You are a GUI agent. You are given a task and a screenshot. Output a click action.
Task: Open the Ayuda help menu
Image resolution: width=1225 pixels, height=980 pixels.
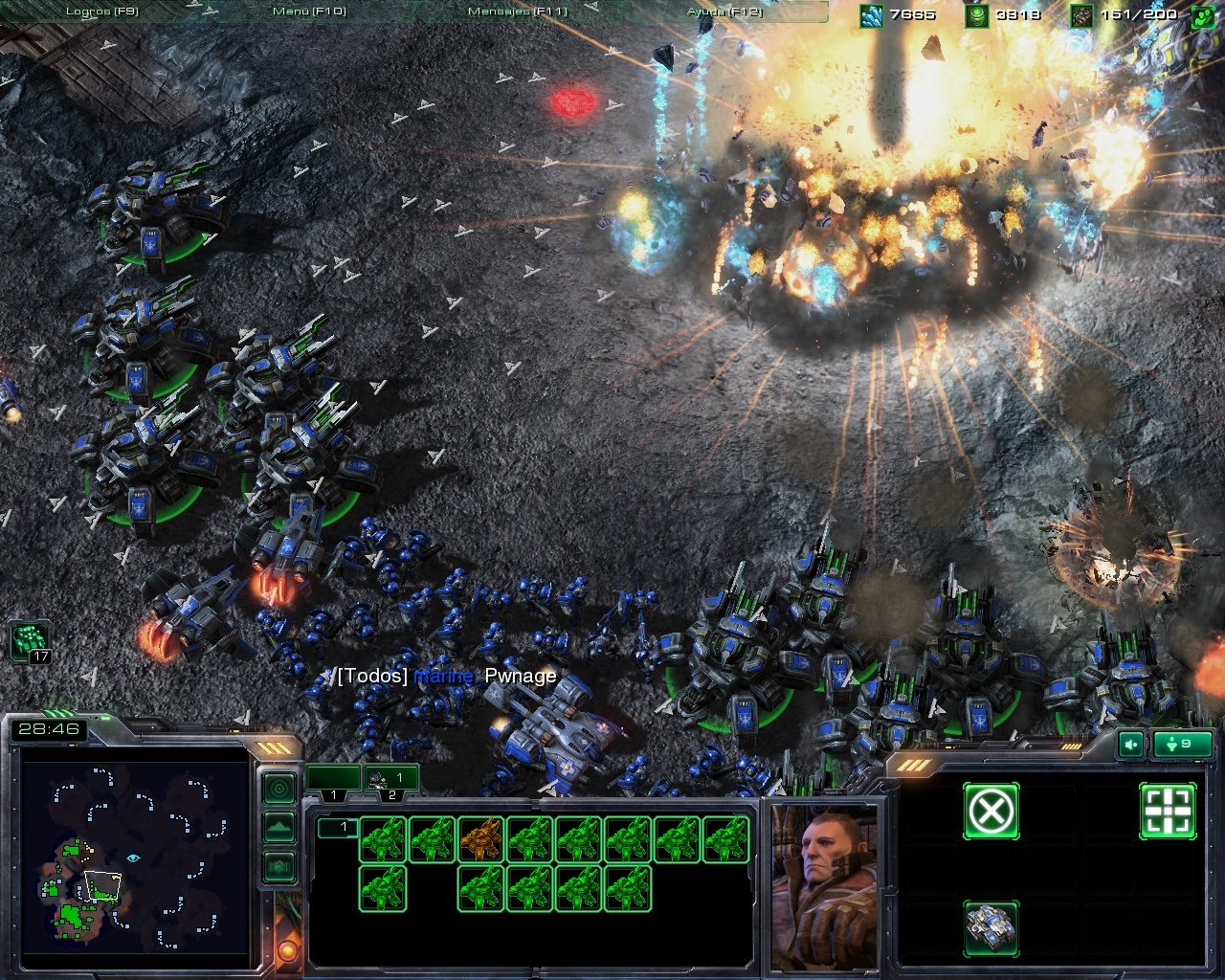pos(724,11)
